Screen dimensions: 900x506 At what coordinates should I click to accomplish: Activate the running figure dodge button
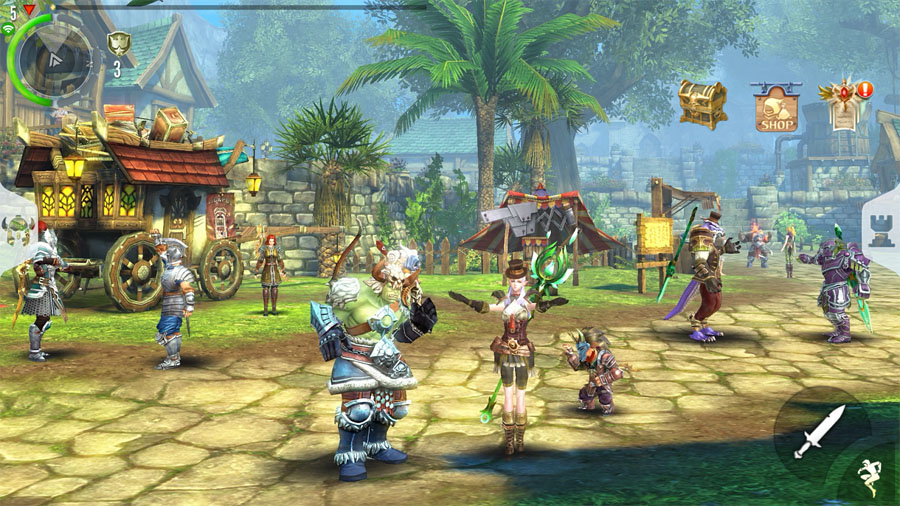(870, 476)
